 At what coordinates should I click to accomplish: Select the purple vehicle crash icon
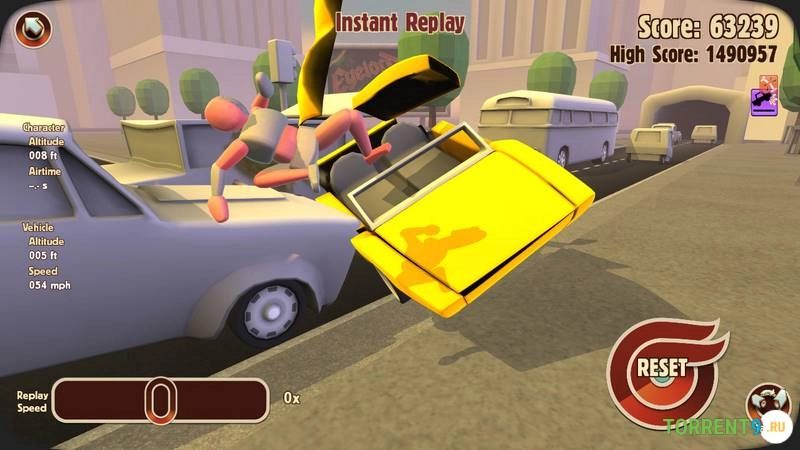tap(764, 100)
